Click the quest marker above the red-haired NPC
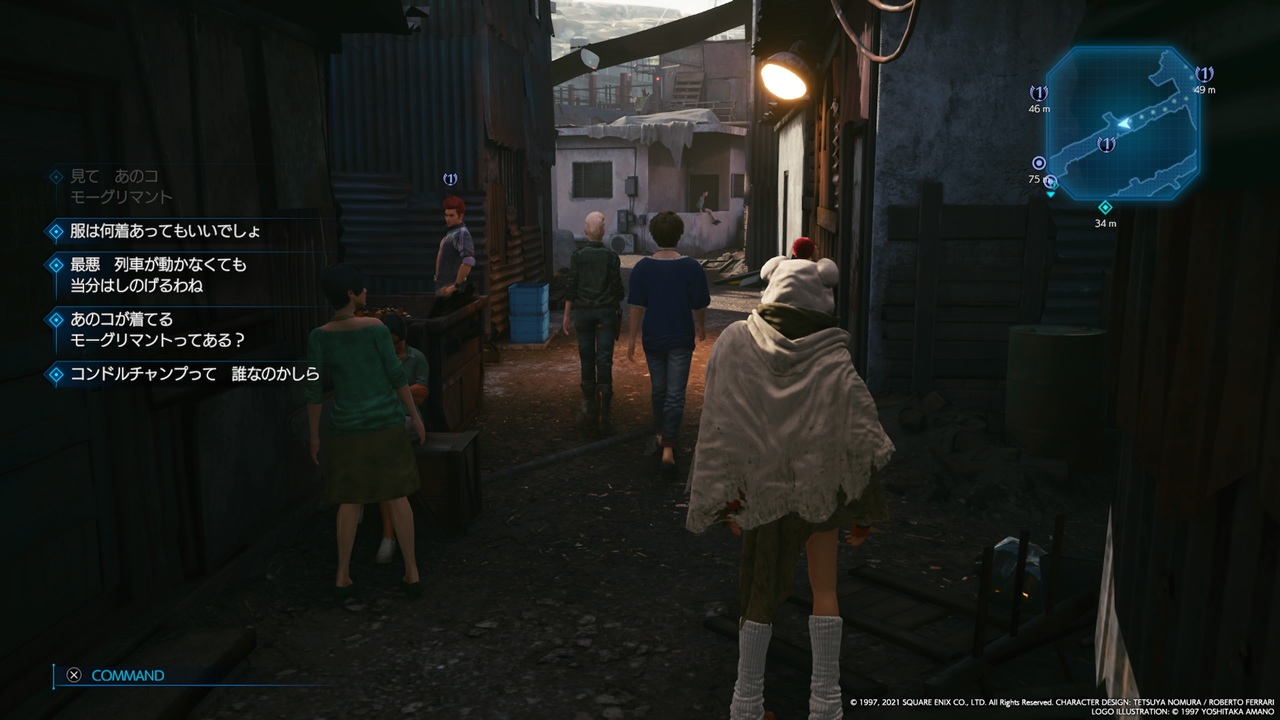Screen dimensions: 1280x720 tap(450, 179)
